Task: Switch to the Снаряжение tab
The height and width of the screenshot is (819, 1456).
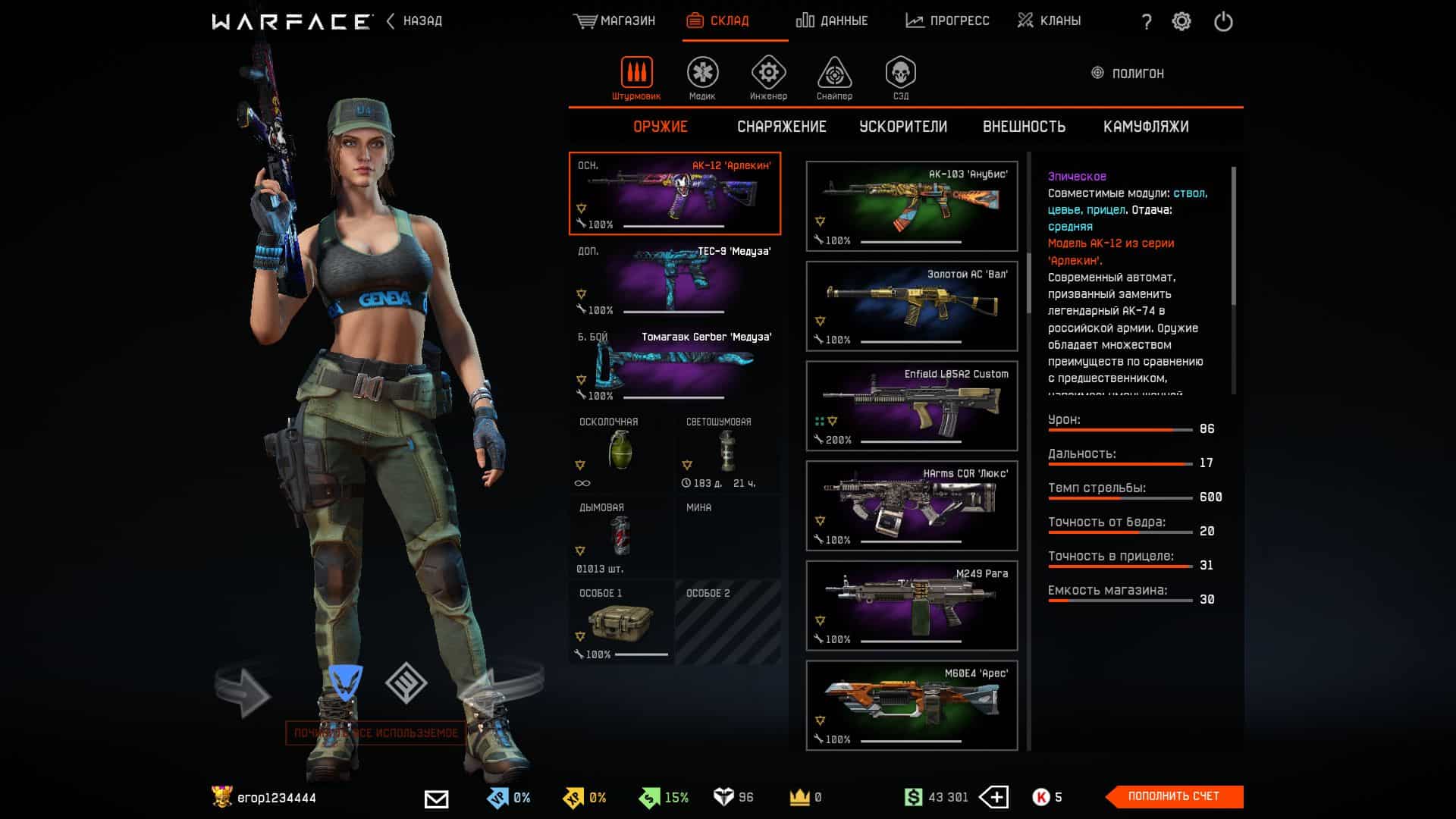Action: tap(781, 127)
